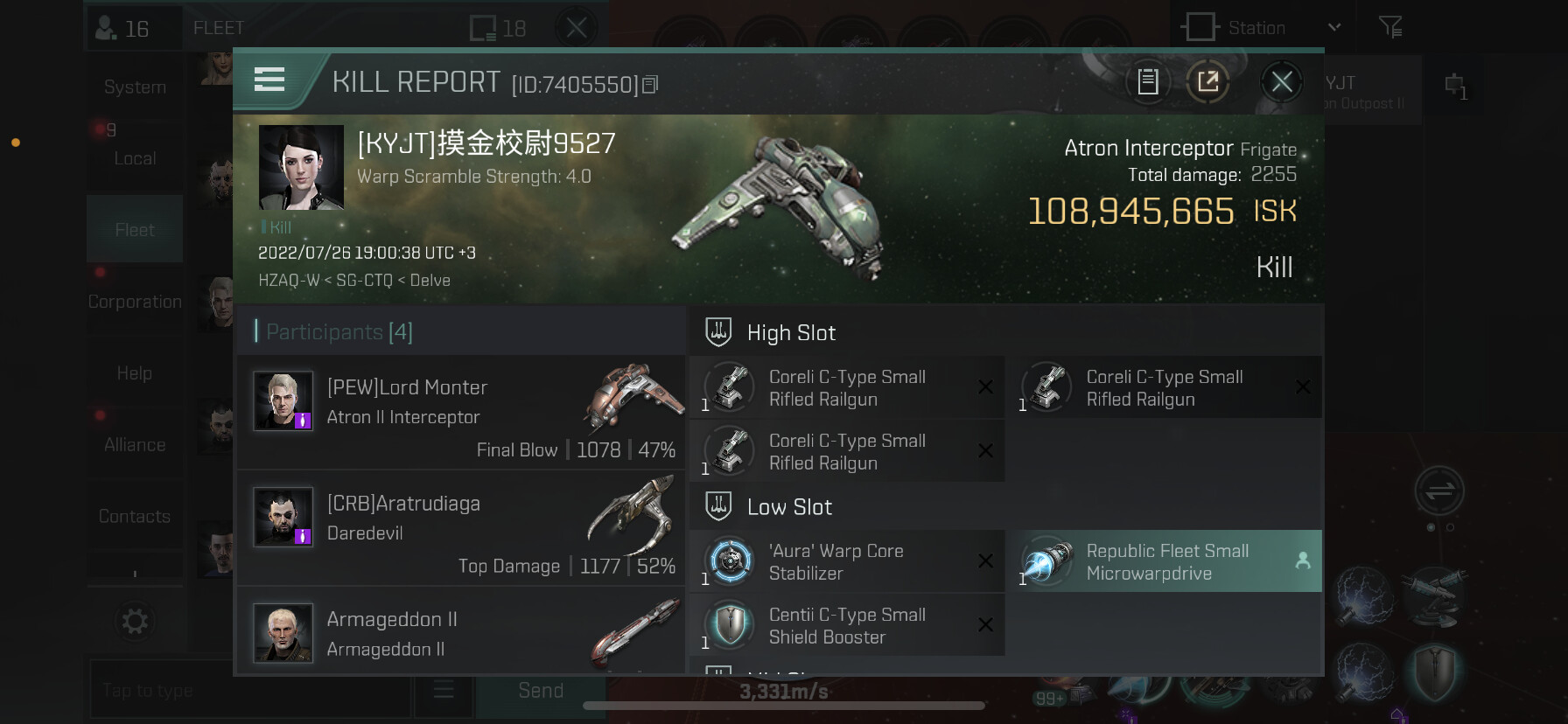Open the Kill Report hamburger menu
1568x724 pixels.
click(x=269, y=80)
